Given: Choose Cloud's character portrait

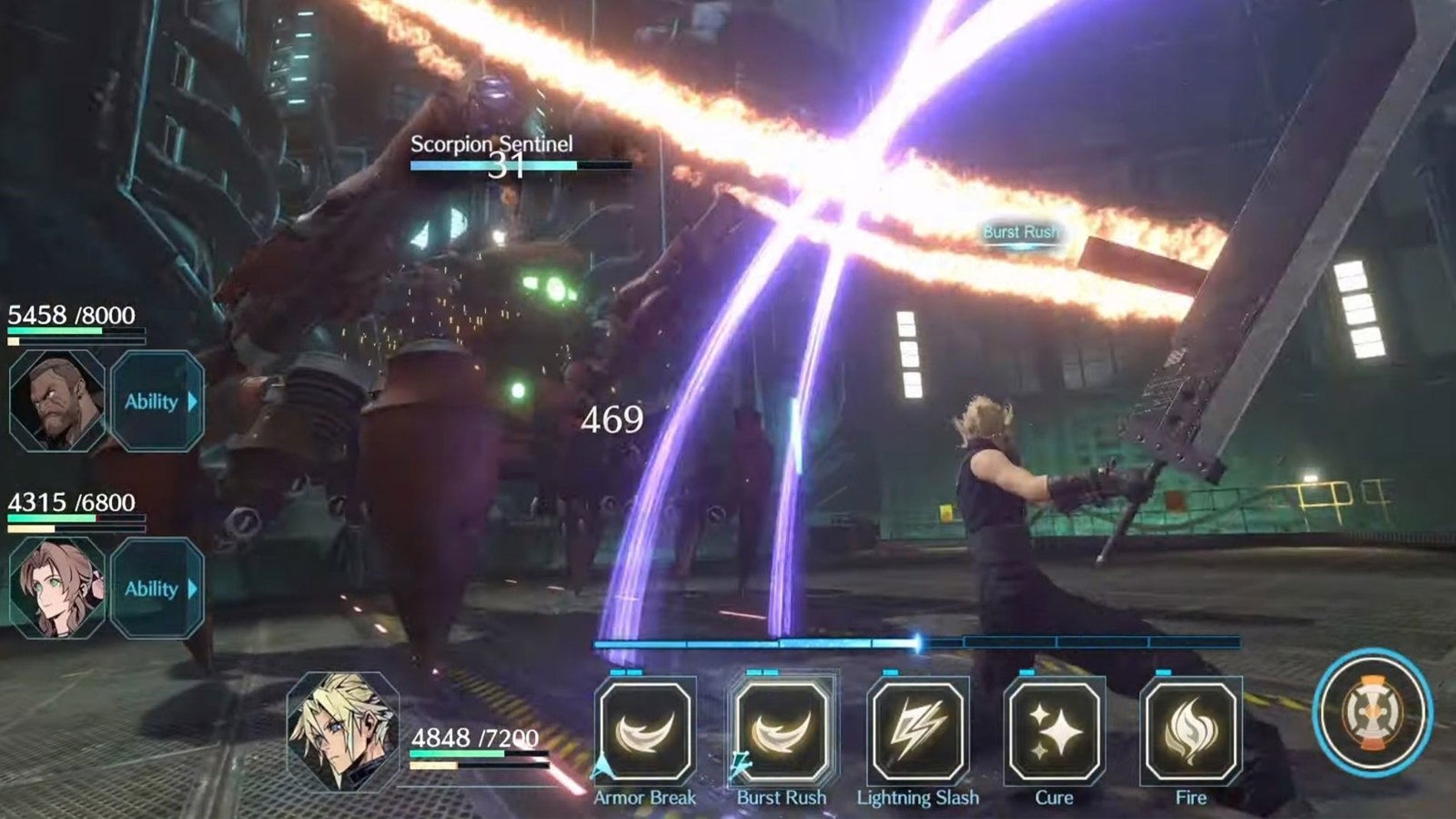Looking at the screenshot, I should [x=343, y=731].
